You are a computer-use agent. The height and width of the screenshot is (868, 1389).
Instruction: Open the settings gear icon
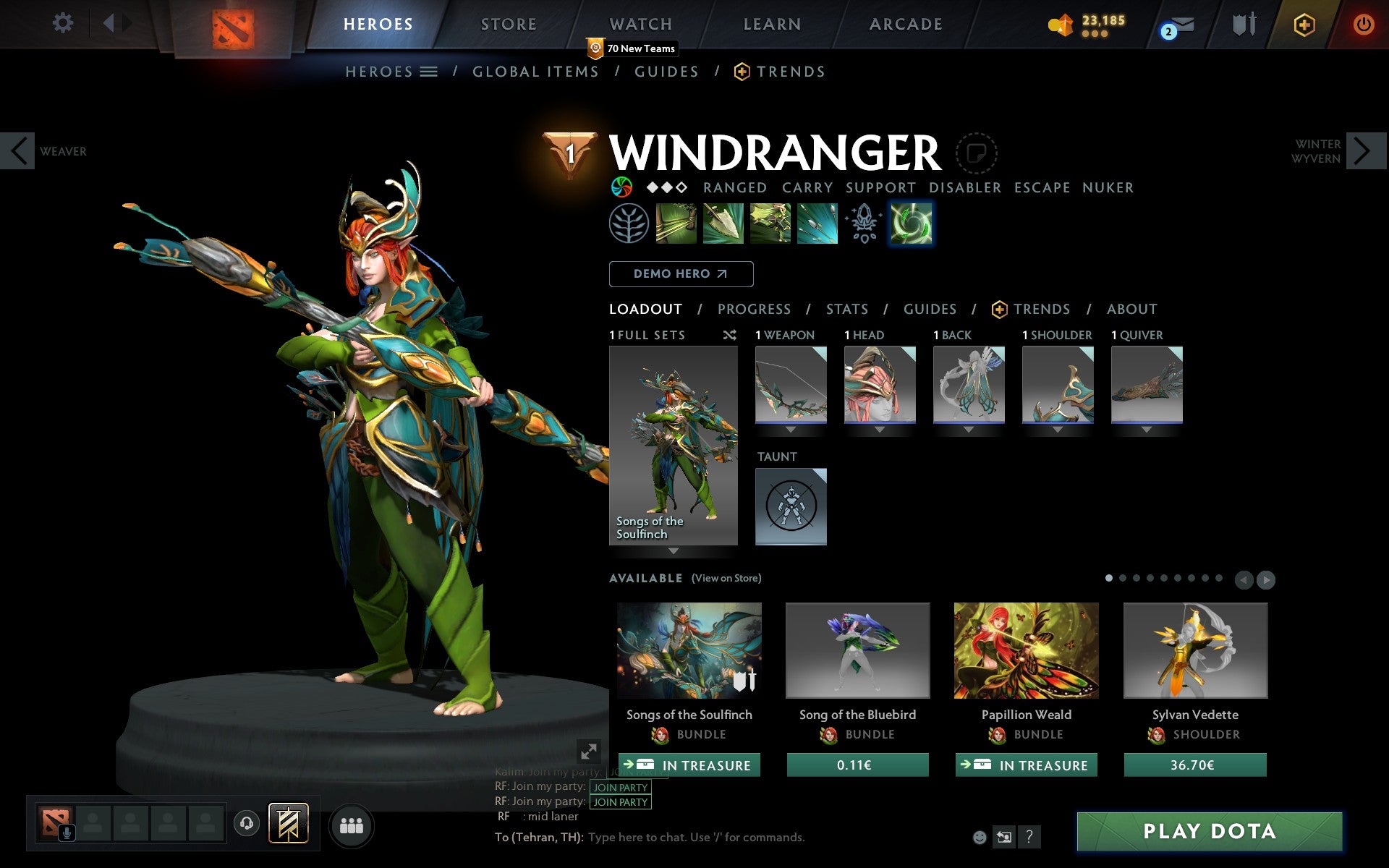(64, 23)
